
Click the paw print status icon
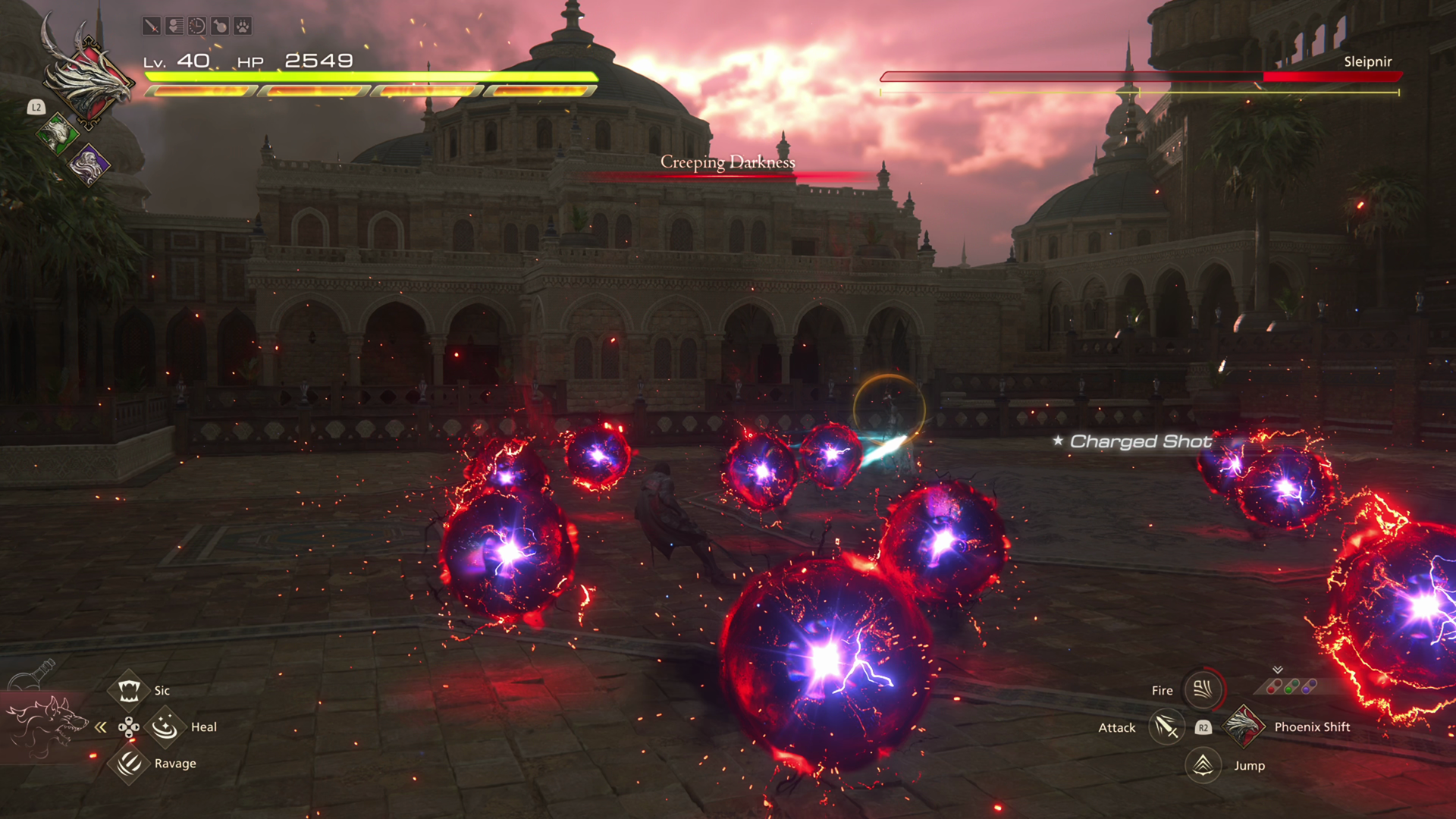tap(243, 27)
